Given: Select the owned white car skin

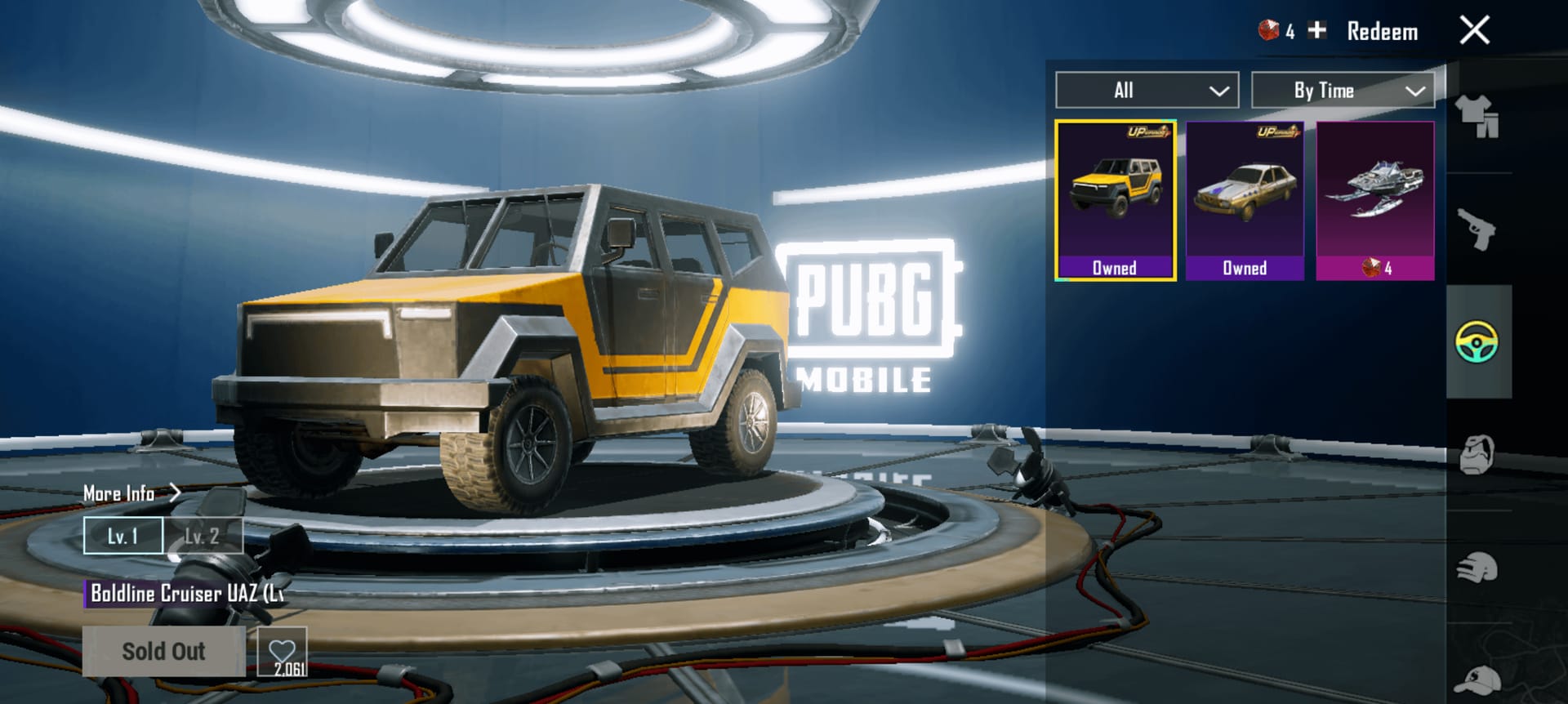Looking at the screenshot, I should point(1245,198).
